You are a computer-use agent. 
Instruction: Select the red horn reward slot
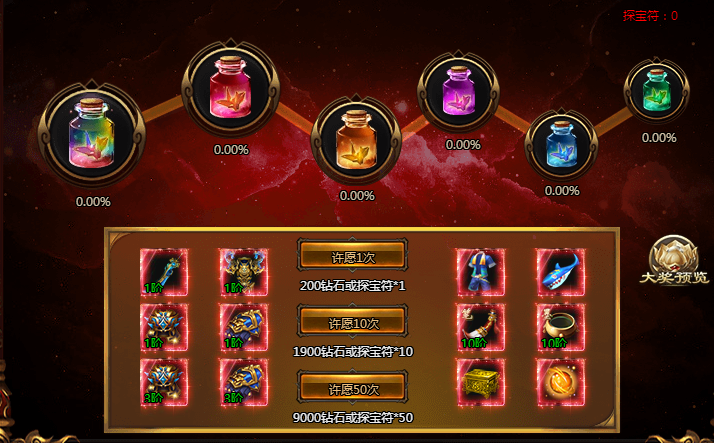tap(480, 327)
